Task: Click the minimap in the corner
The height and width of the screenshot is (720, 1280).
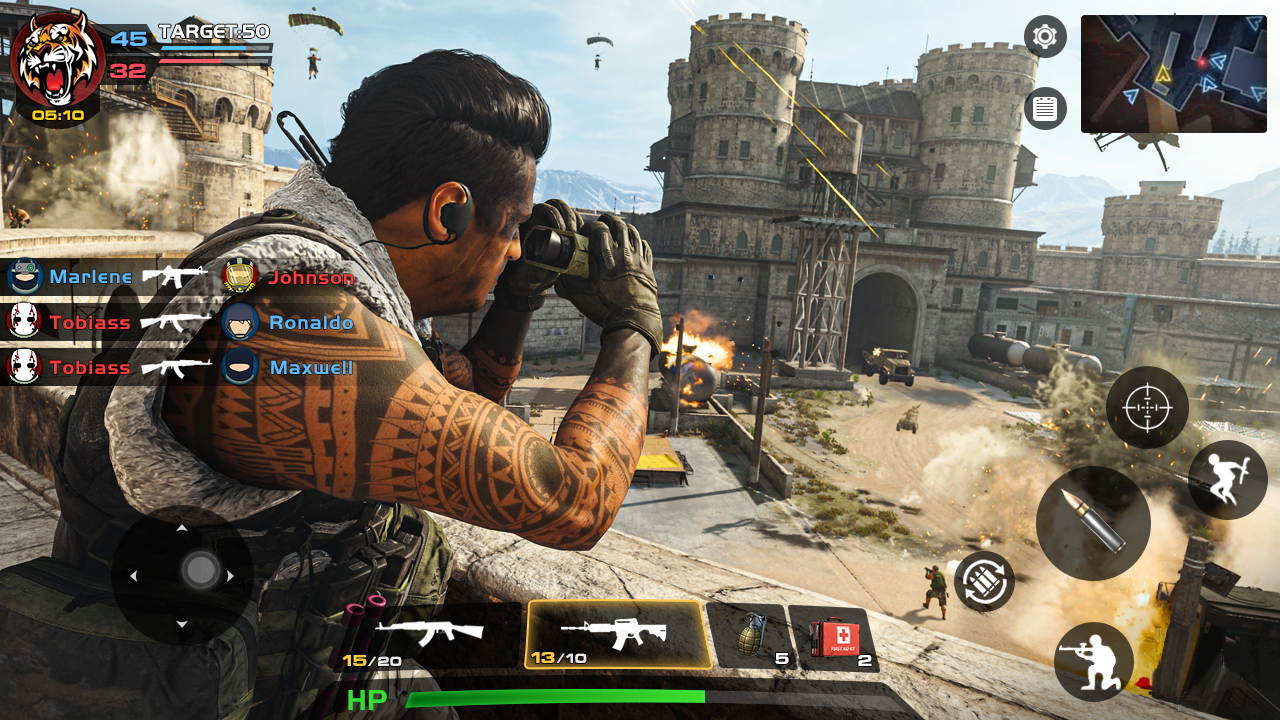Action: pyautogui.click(x=1173, y=74)
